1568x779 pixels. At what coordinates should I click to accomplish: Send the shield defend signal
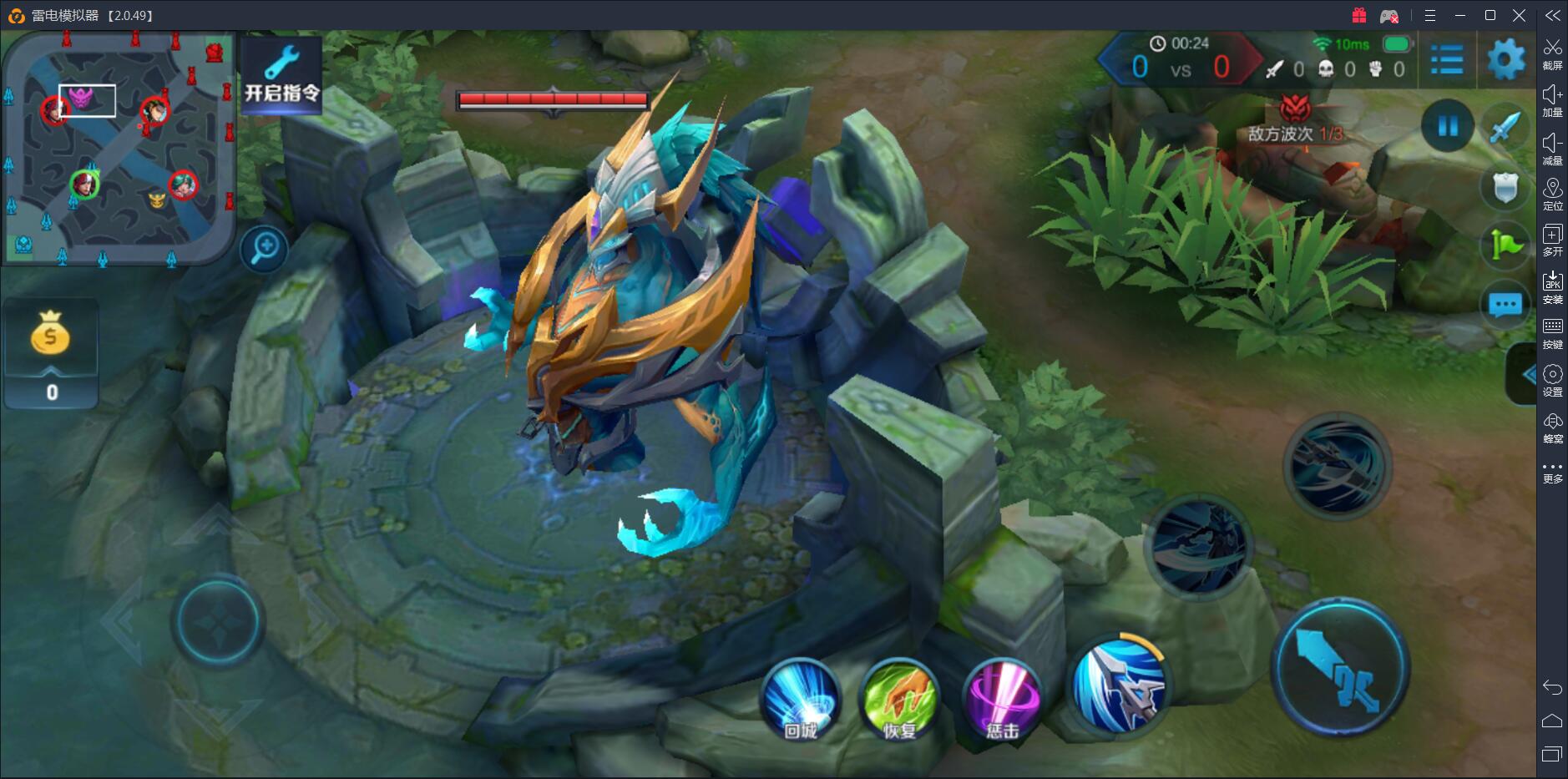tap(1505, 188)
